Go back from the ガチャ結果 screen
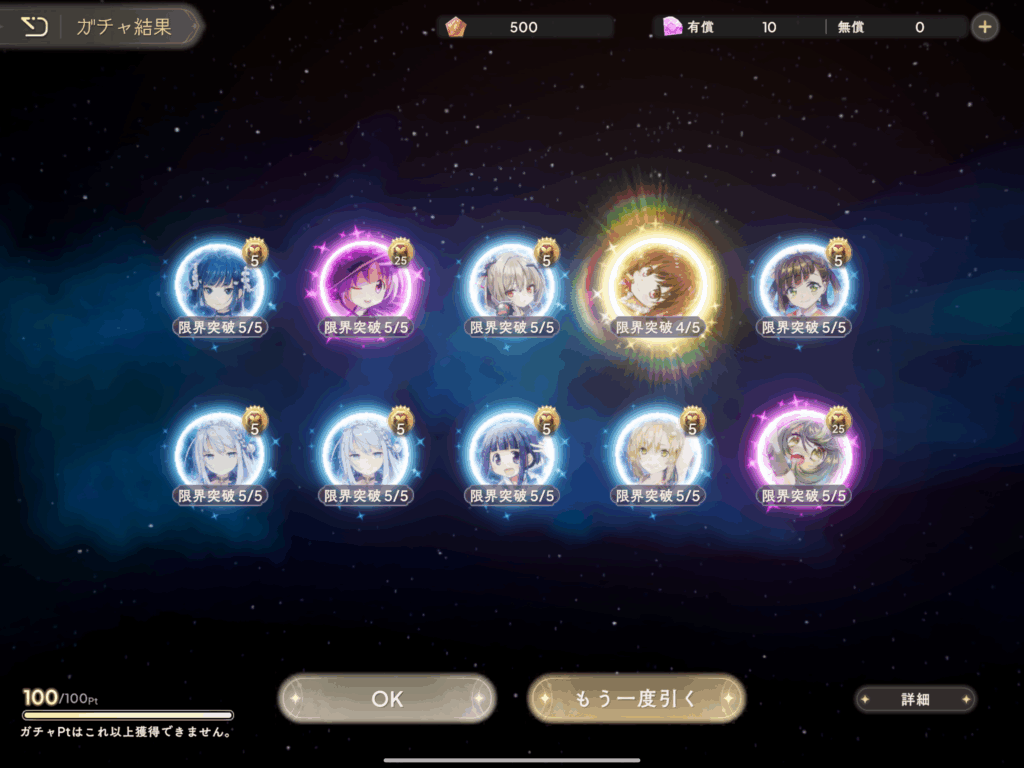 tap(35, 27)
